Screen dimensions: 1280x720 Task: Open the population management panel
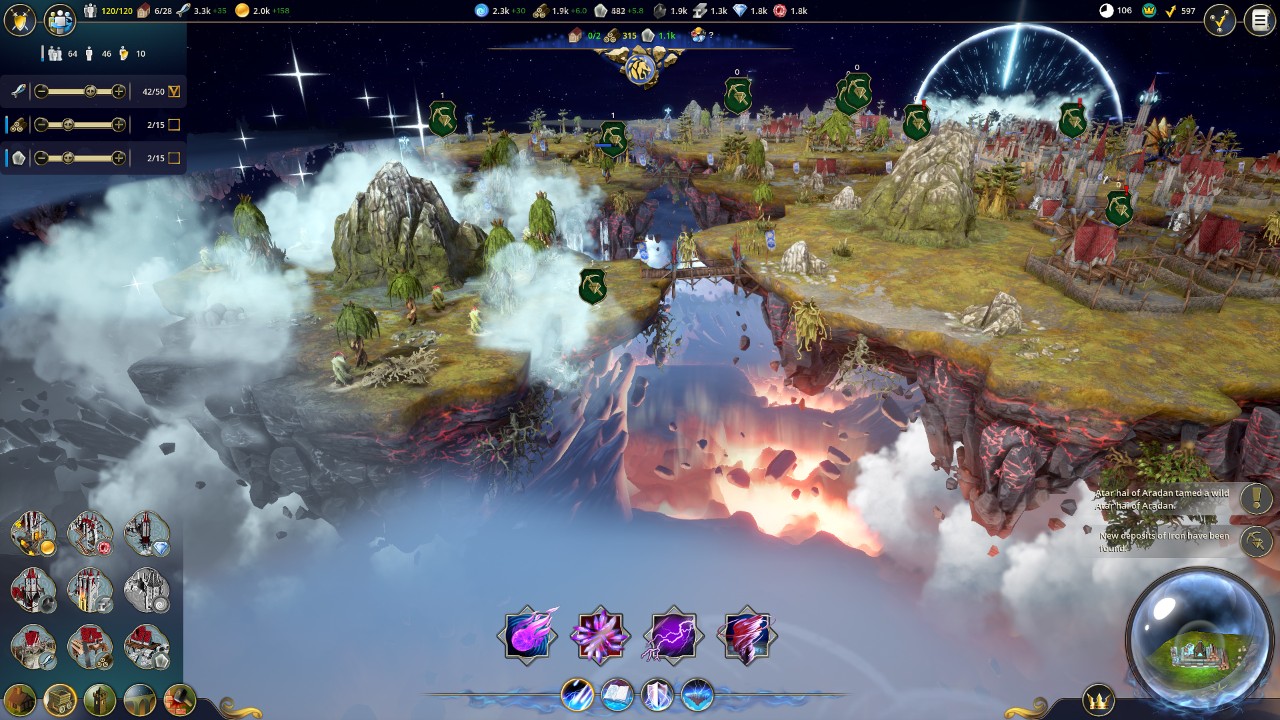pyautogui.click(x=61, y=21)
